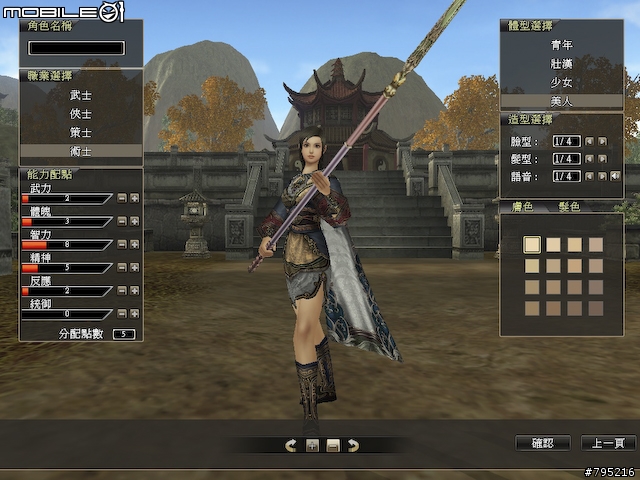Select the 青年 body type
The width and height of the screenshot is (640, 480).
[x=561, y=45]
